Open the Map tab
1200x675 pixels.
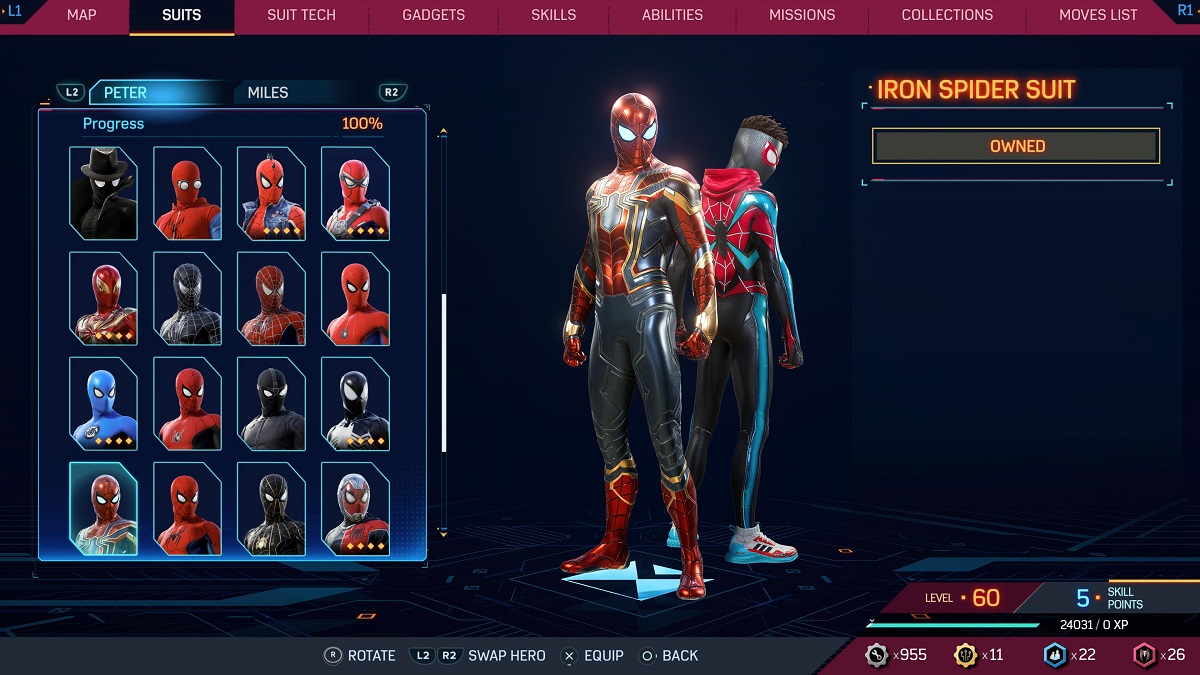81,15
